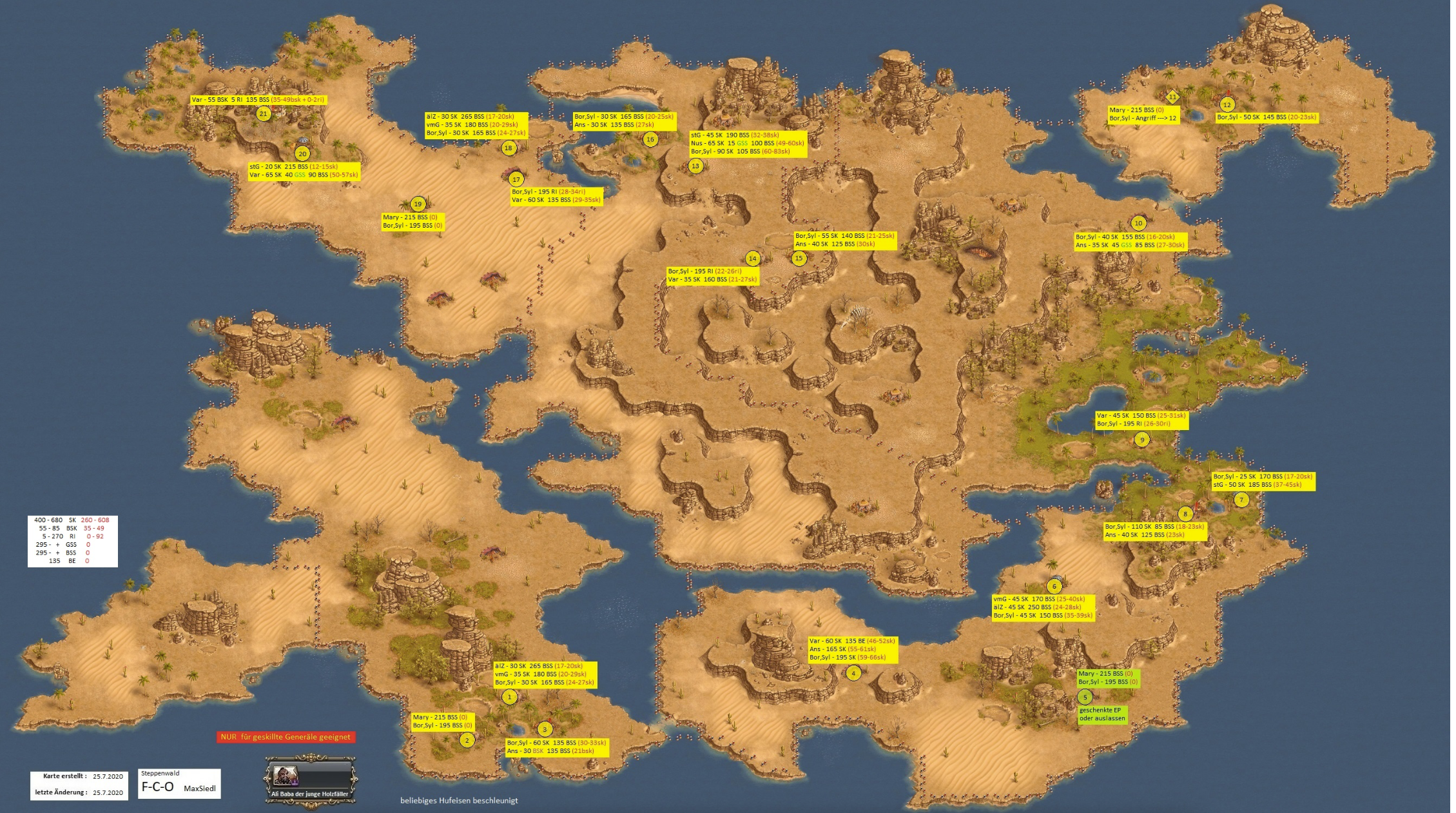Select map marker number 13
The width and height of the screenshot is (1456, 813).
tap(695, 166)
